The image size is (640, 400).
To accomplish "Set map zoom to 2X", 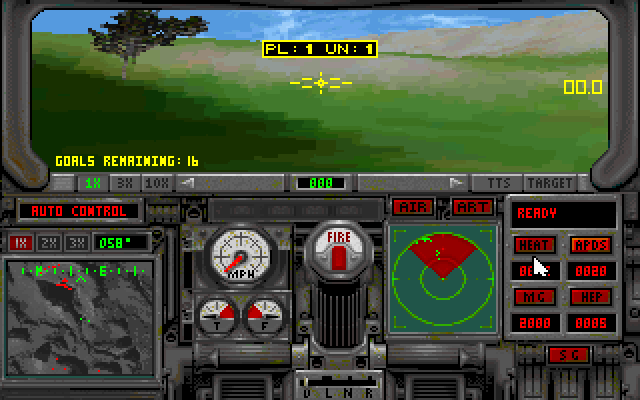I will (x=49, y=243).
